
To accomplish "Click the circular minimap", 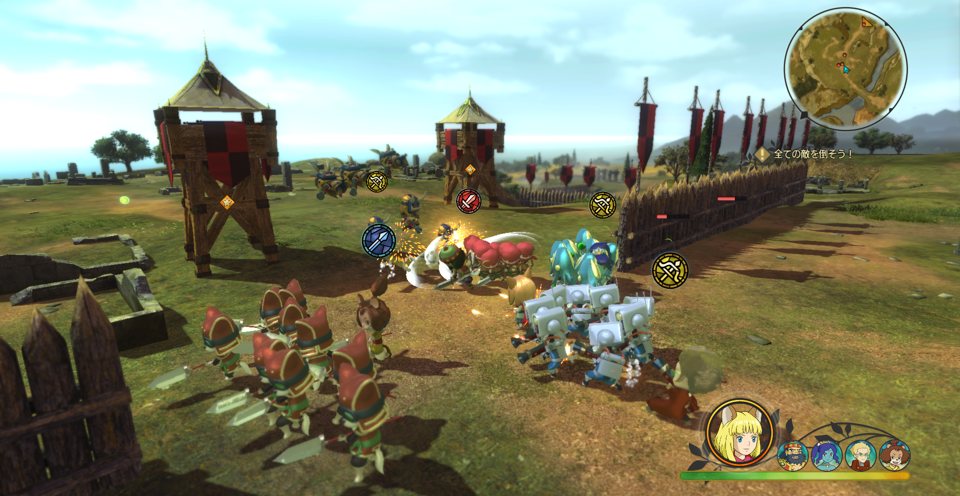I will (x=845, y=68).
